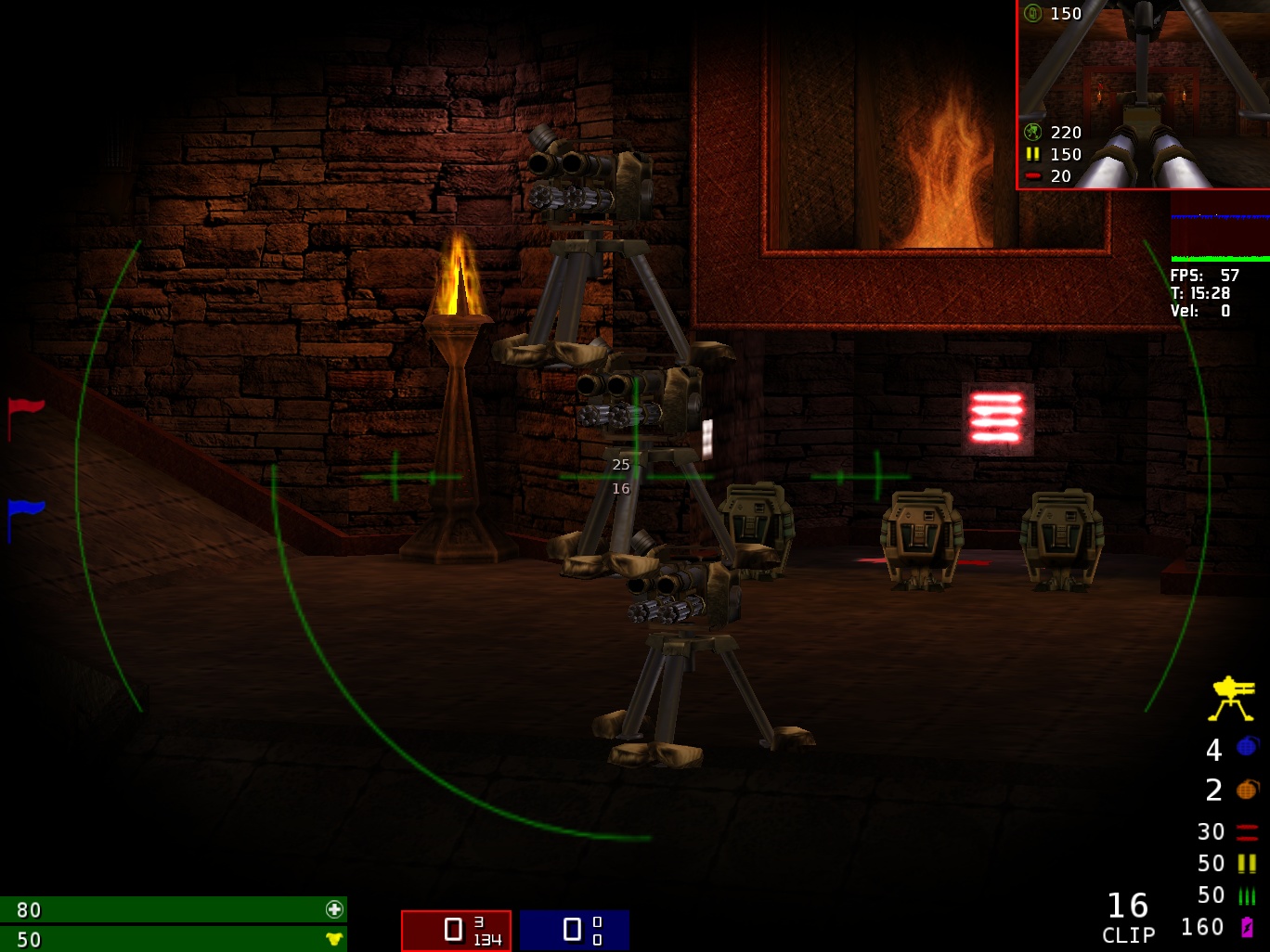Select the blue team score box
Screen dimensions: 1270x952
click(x=574, y=930)
